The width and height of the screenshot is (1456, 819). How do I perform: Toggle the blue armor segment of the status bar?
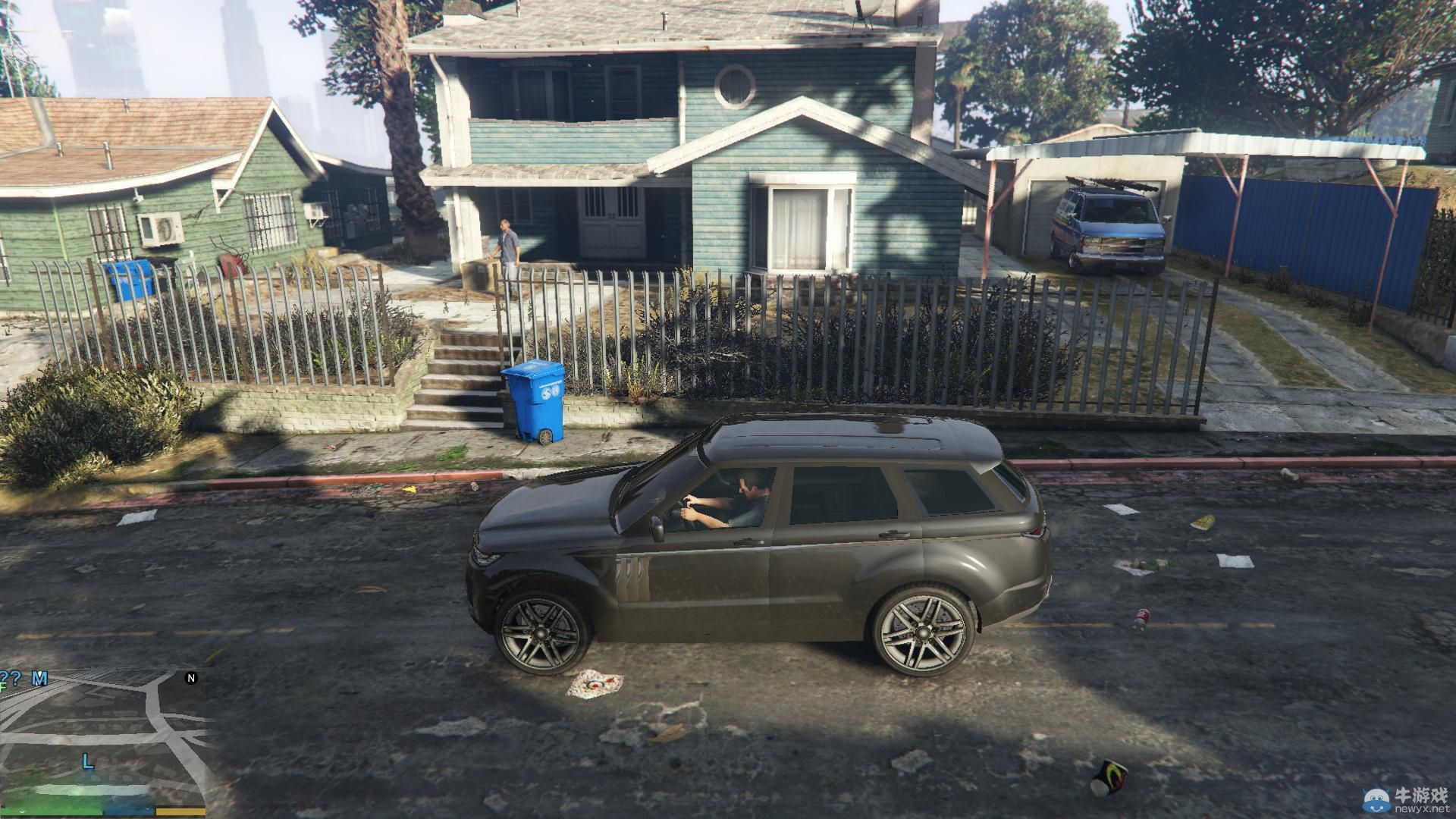[x=127, y=811]
